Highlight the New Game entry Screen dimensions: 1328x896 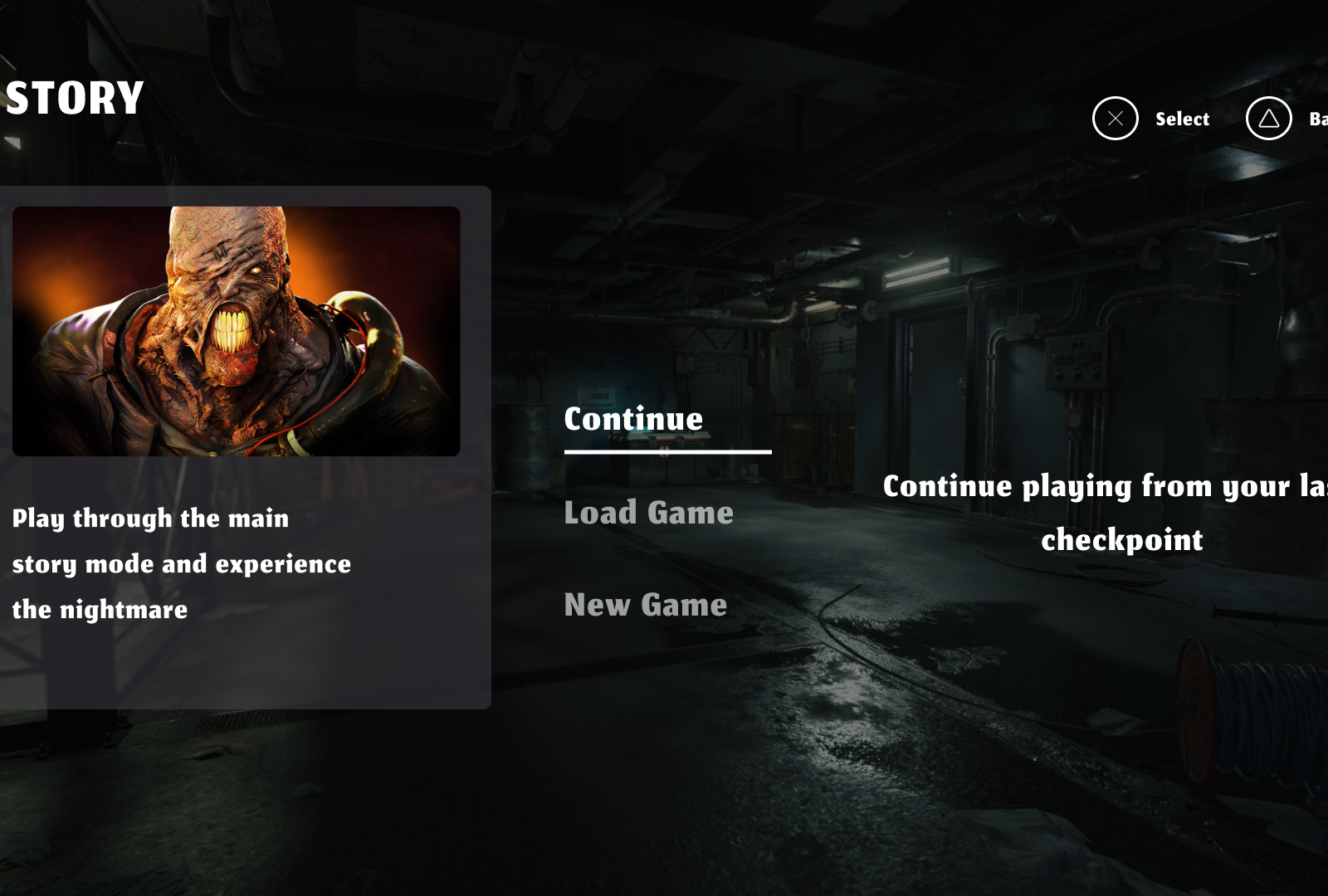coord(645,605)
